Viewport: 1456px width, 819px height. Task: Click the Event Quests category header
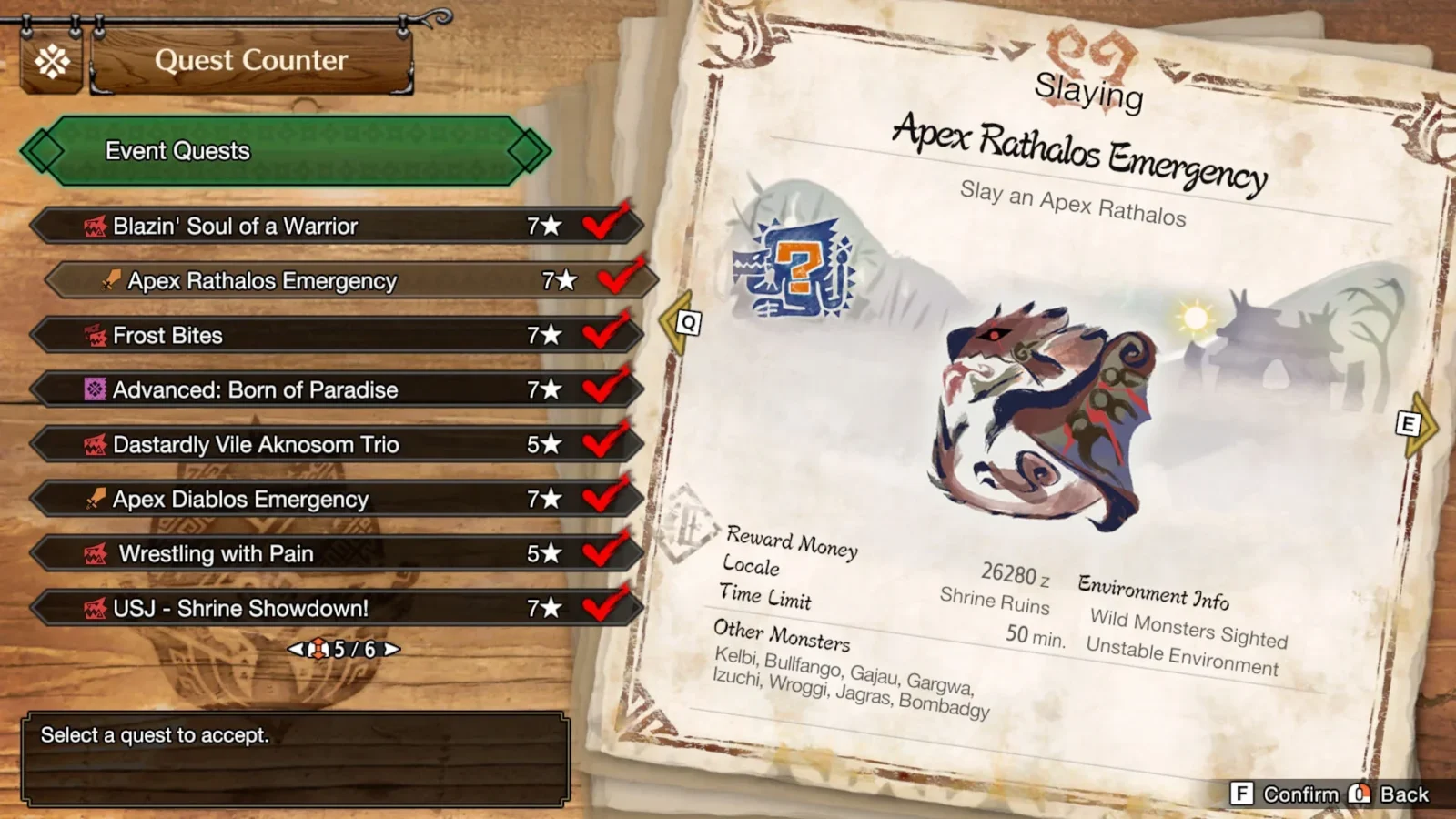coord(286,151)
